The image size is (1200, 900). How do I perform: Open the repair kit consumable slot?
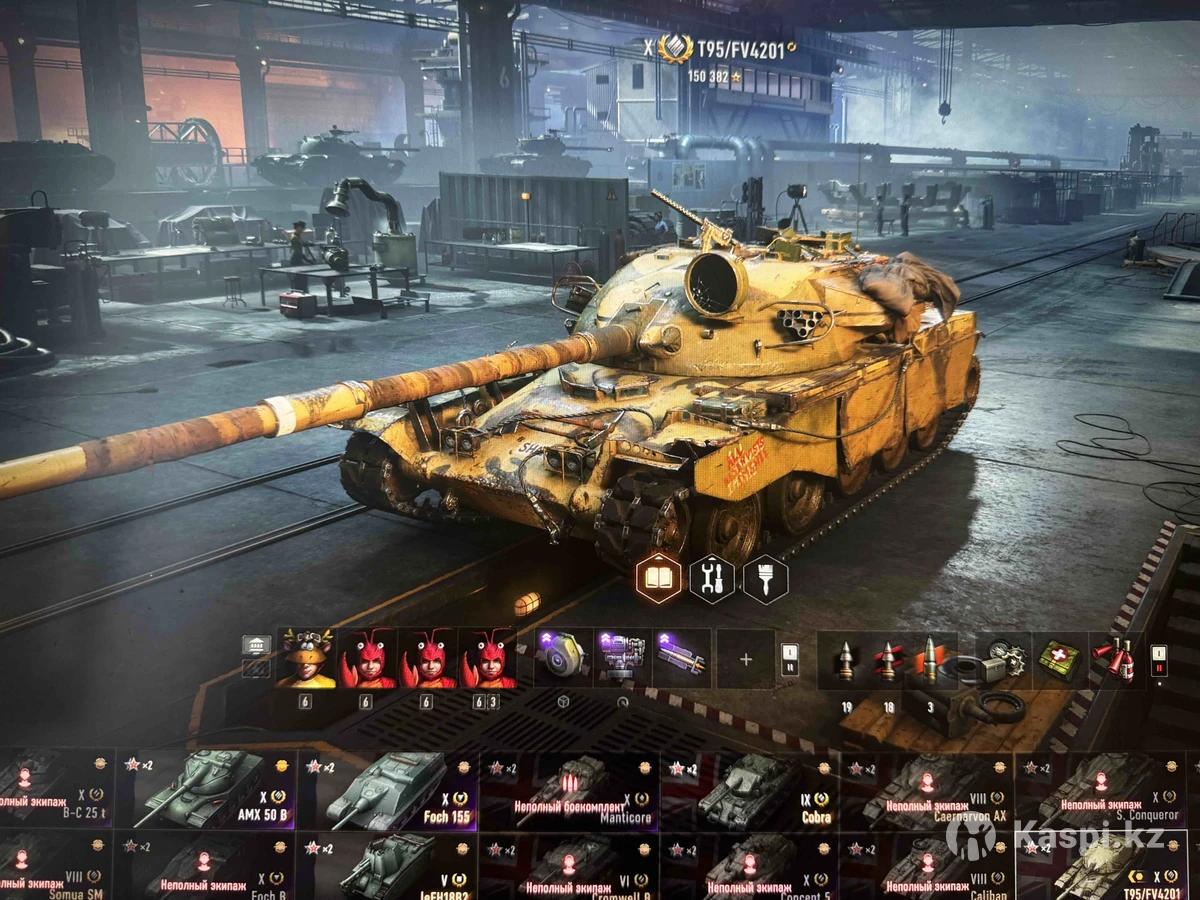click(998, 659)
